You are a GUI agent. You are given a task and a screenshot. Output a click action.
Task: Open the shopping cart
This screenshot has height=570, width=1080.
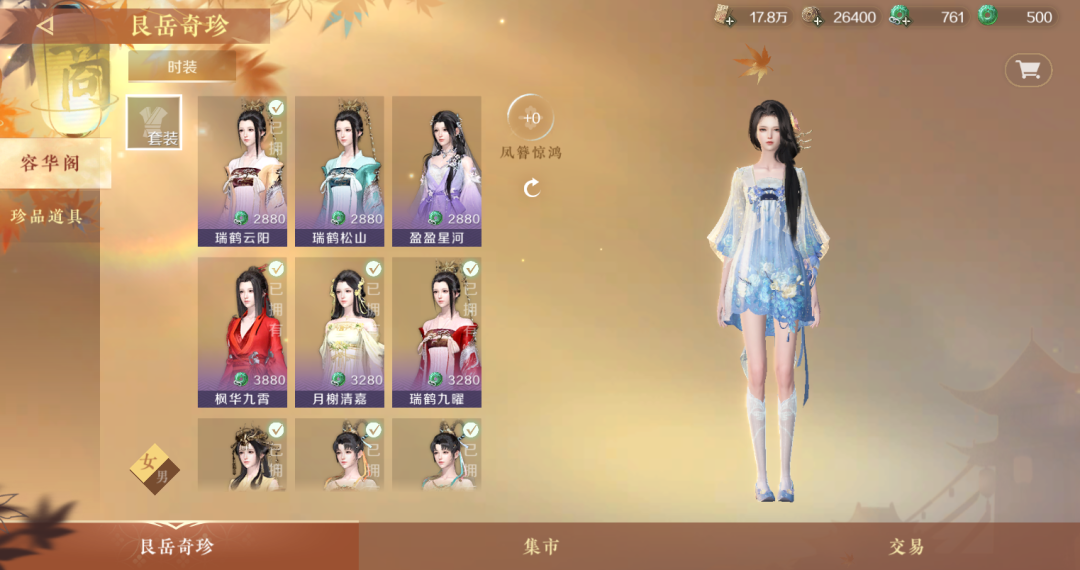click(1028, 70)
